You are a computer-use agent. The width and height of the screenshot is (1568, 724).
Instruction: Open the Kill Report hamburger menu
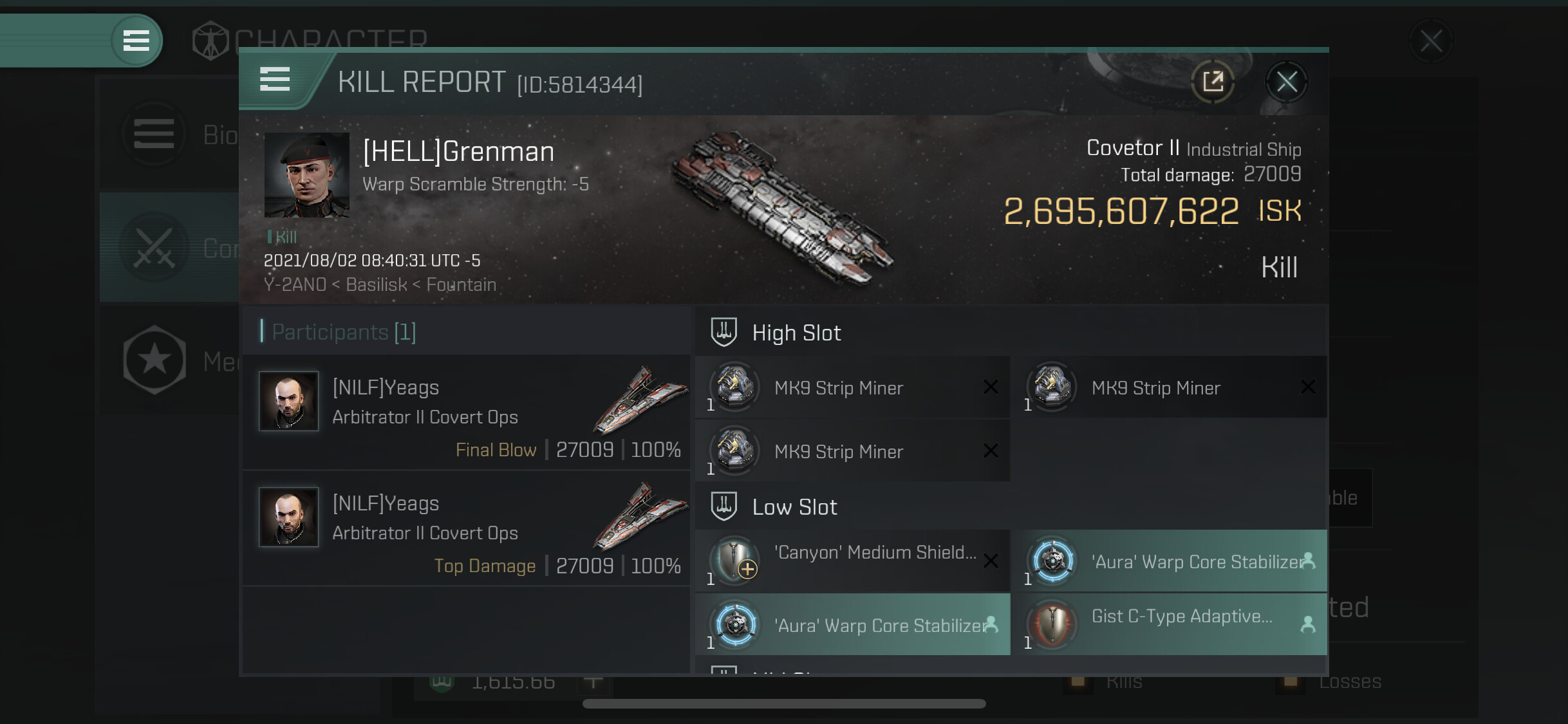275,80
